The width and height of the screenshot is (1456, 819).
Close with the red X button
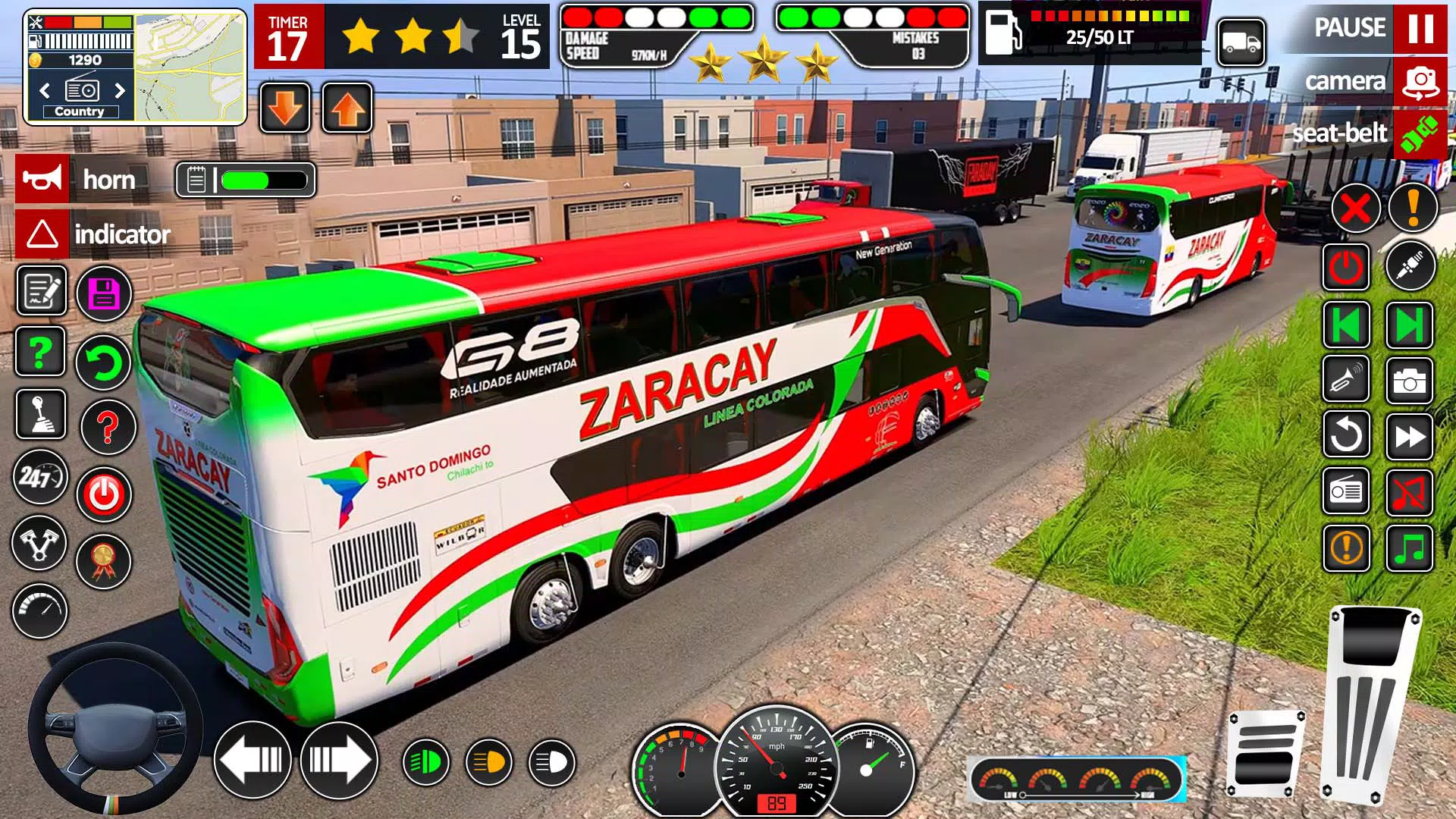coord(1355,208)
